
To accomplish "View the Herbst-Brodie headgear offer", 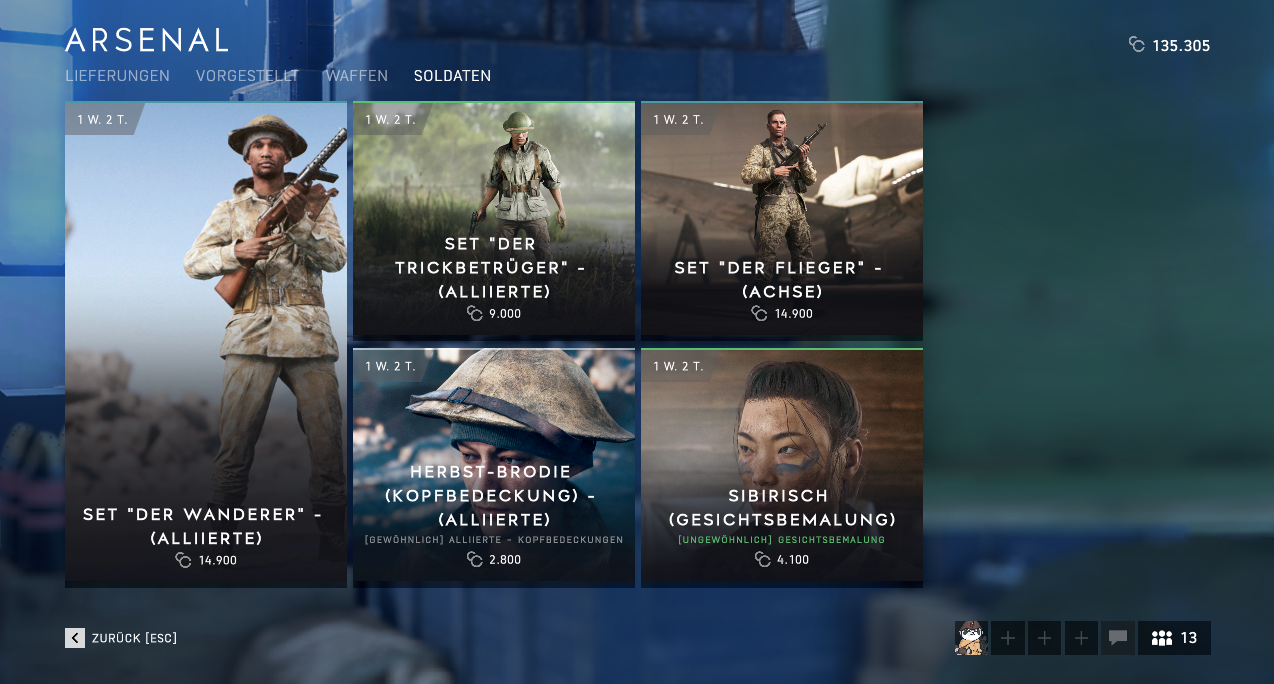I will 494,467.
